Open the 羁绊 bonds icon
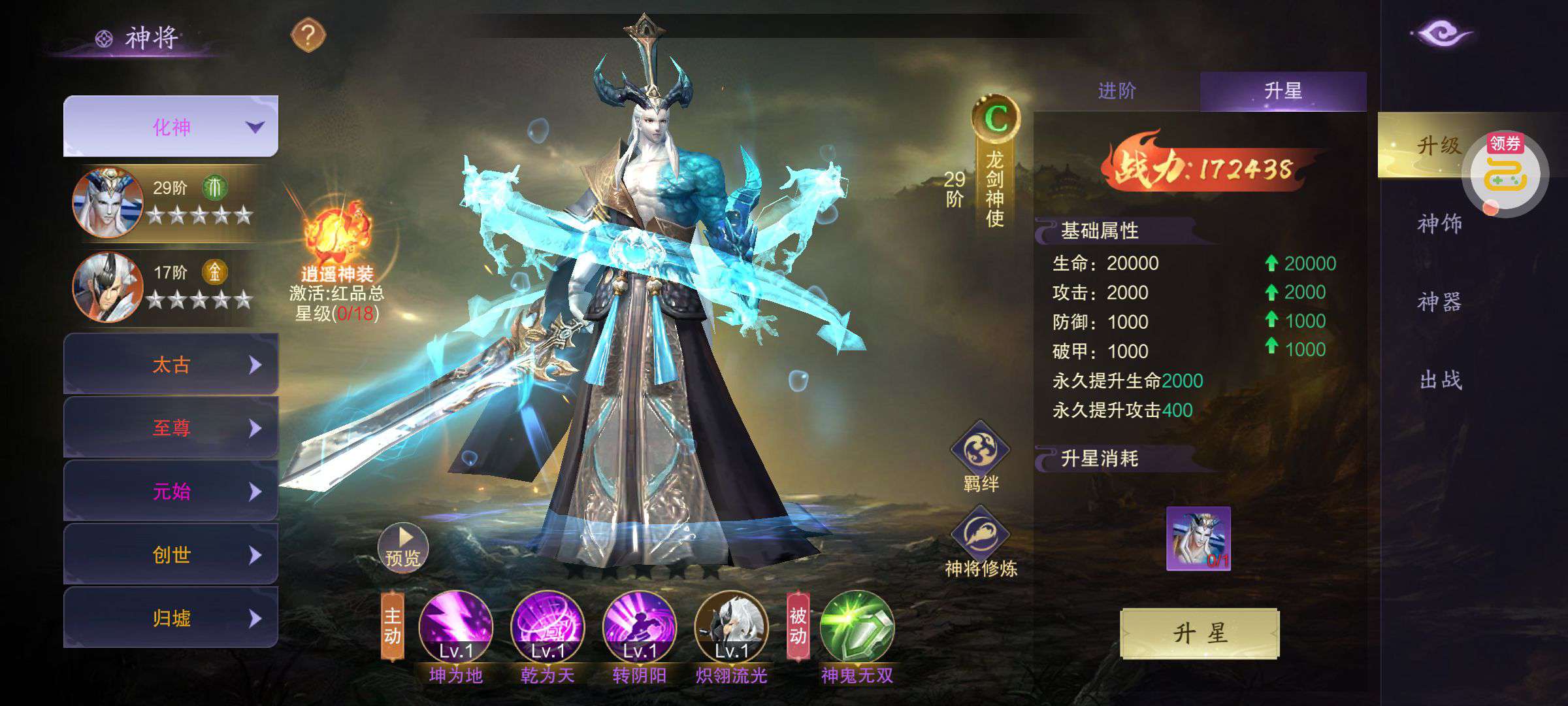 [x=980, y=451]
